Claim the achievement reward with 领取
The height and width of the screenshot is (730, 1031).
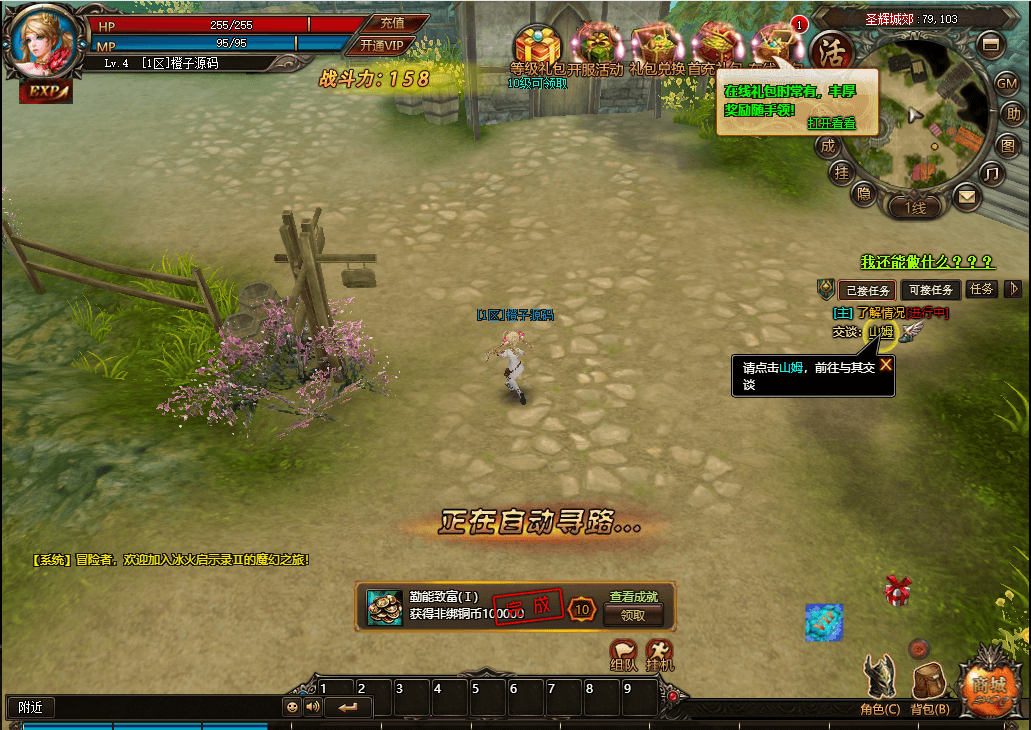tap(633, 616)
